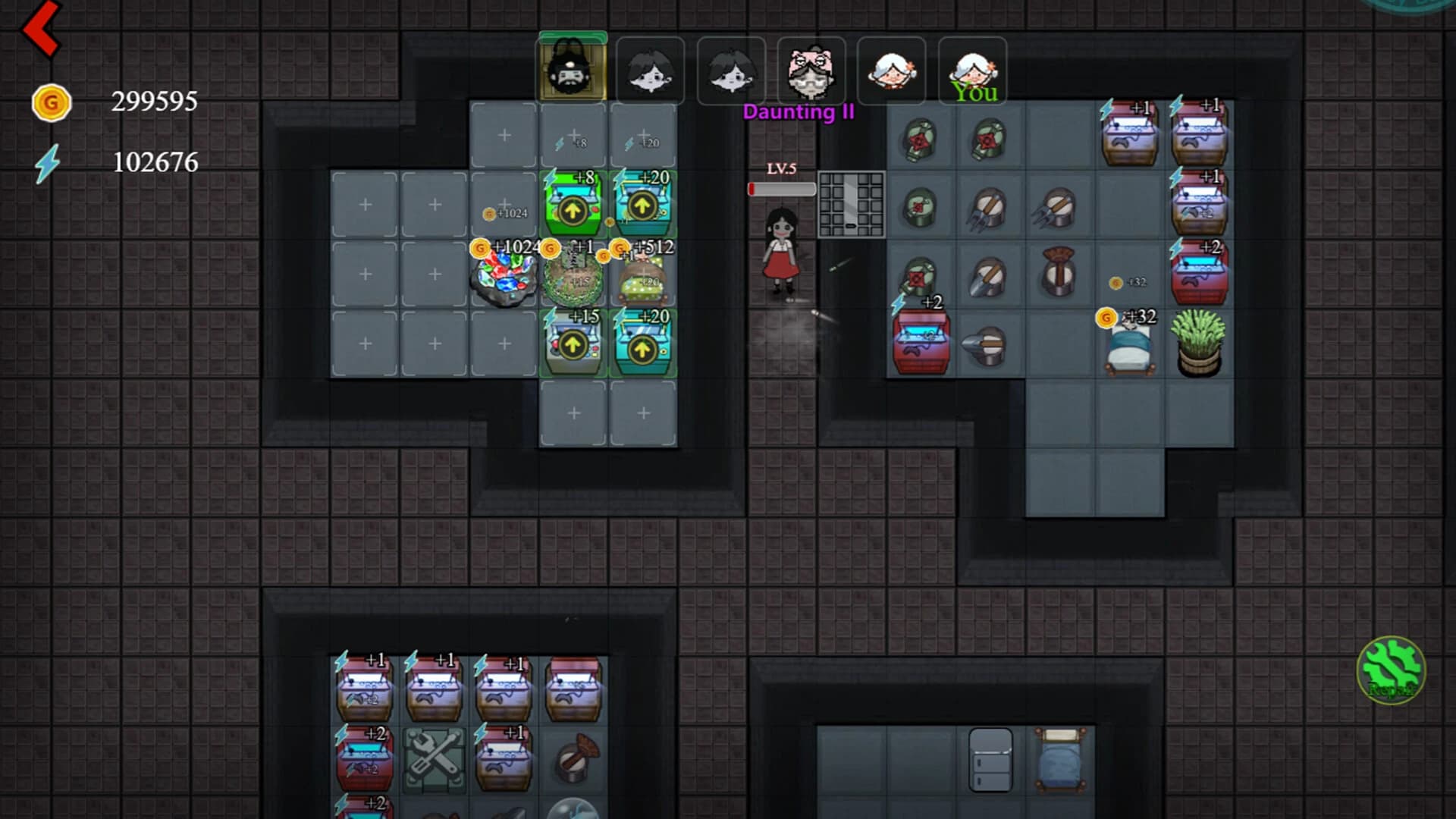The height and width of the screenshot is (819, 1456).
Task: Click the gold coin currency icon
Action: tap(52, 102)
